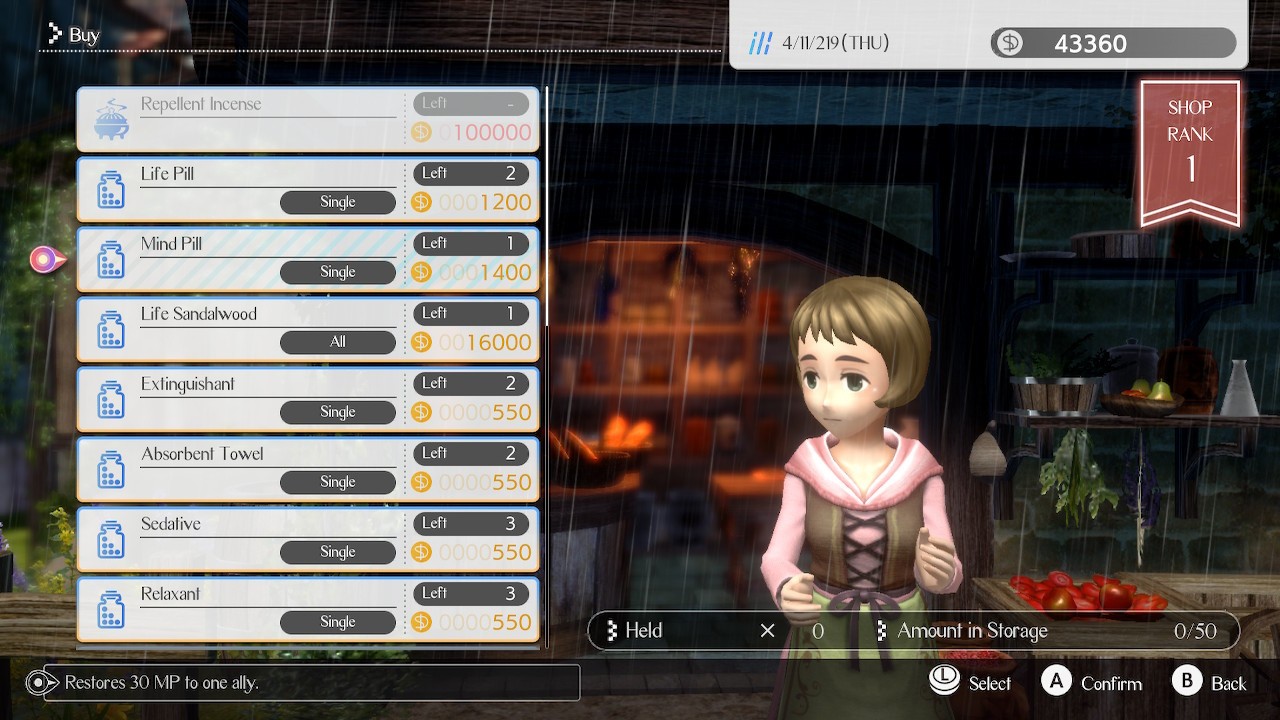Buy the Mind Pill item
This screenshot has width=1280, height=720.
click(x=307, y=259)
